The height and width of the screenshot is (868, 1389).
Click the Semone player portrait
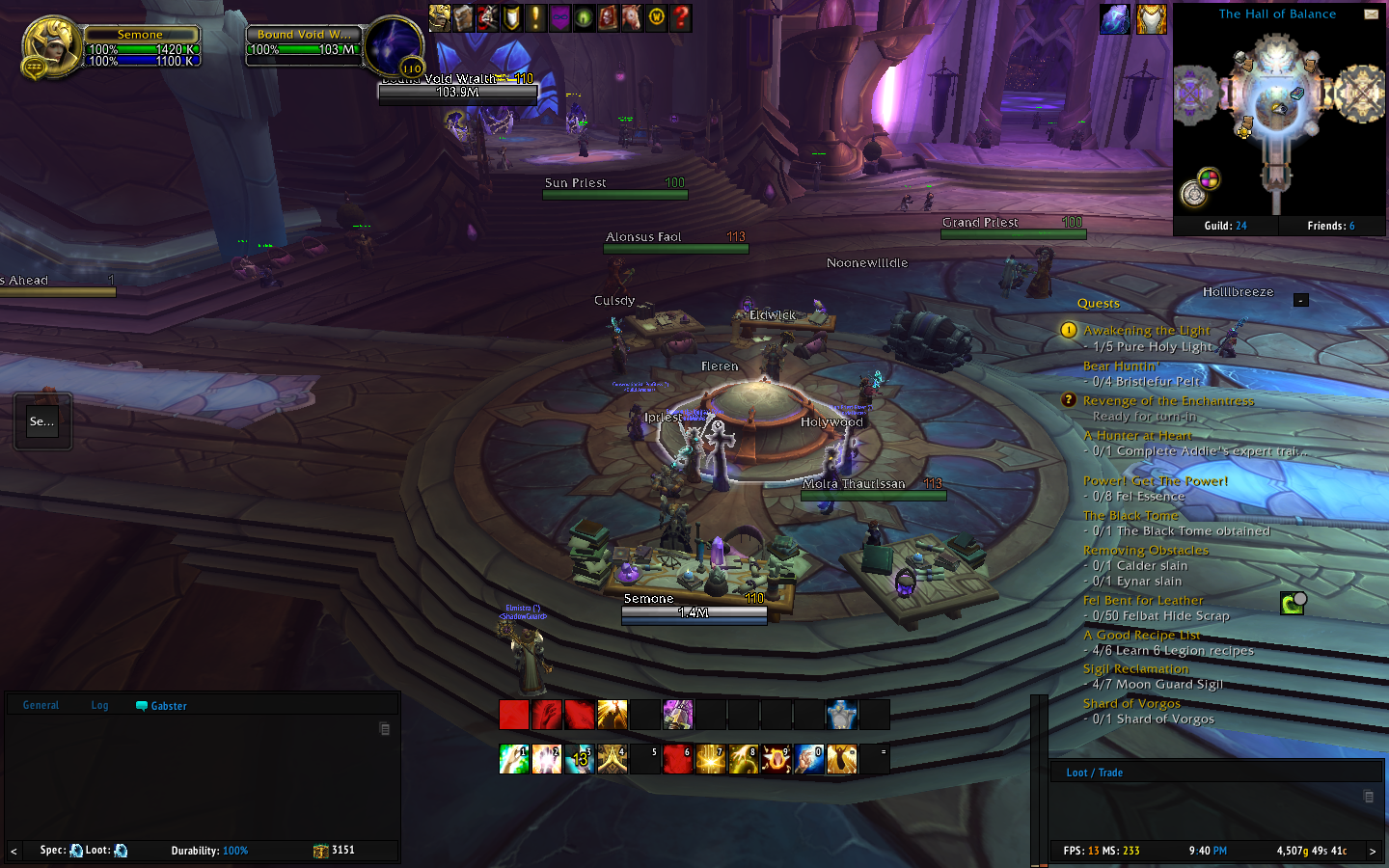(x=50, y=46)
